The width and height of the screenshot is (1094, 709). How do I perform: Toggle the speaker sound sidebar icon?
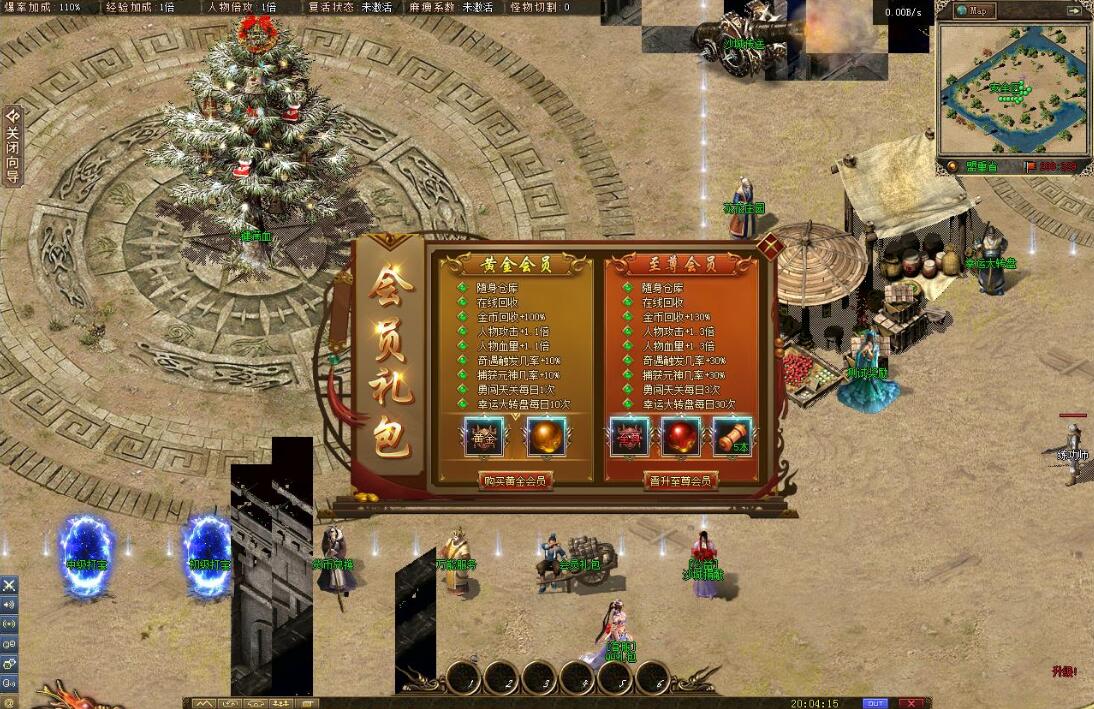(x=9, y=604)
